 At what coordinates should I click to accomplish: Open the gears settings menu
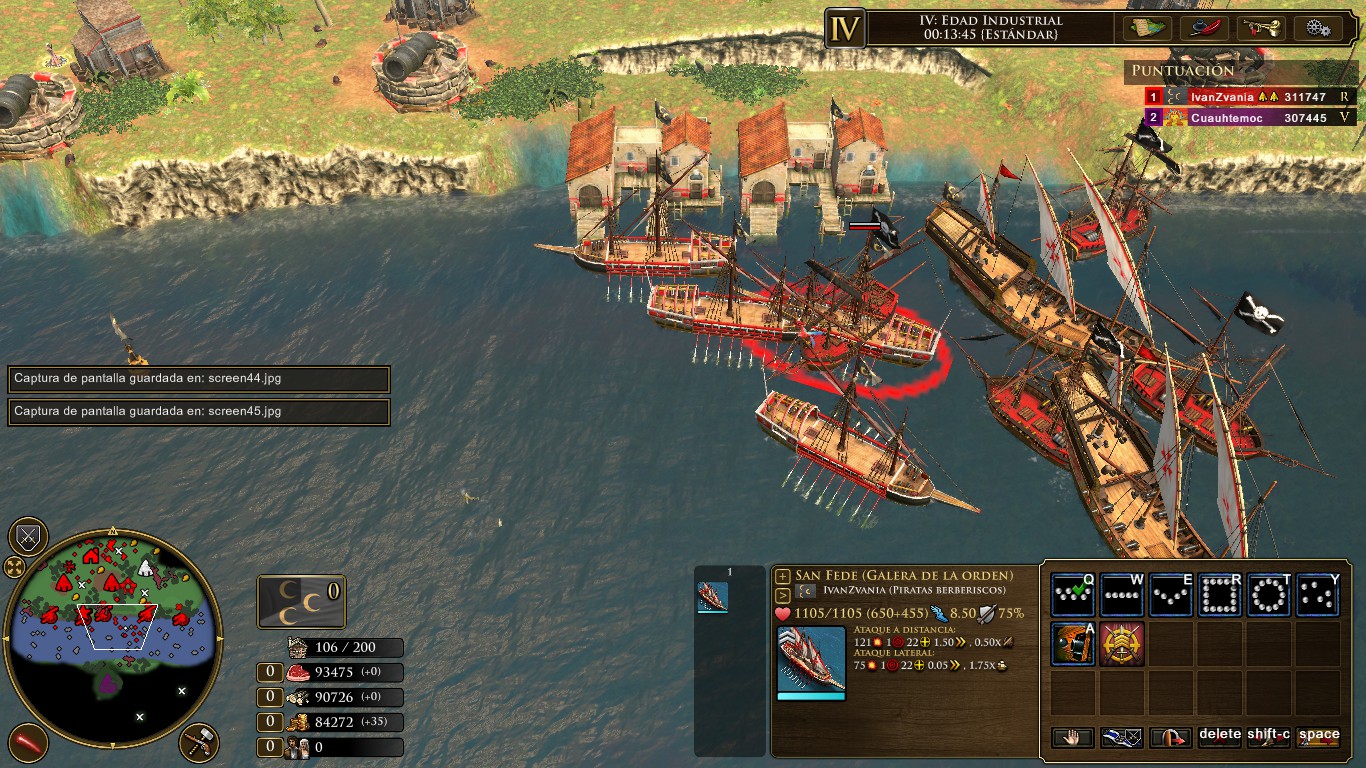(x=1317, y=28)
